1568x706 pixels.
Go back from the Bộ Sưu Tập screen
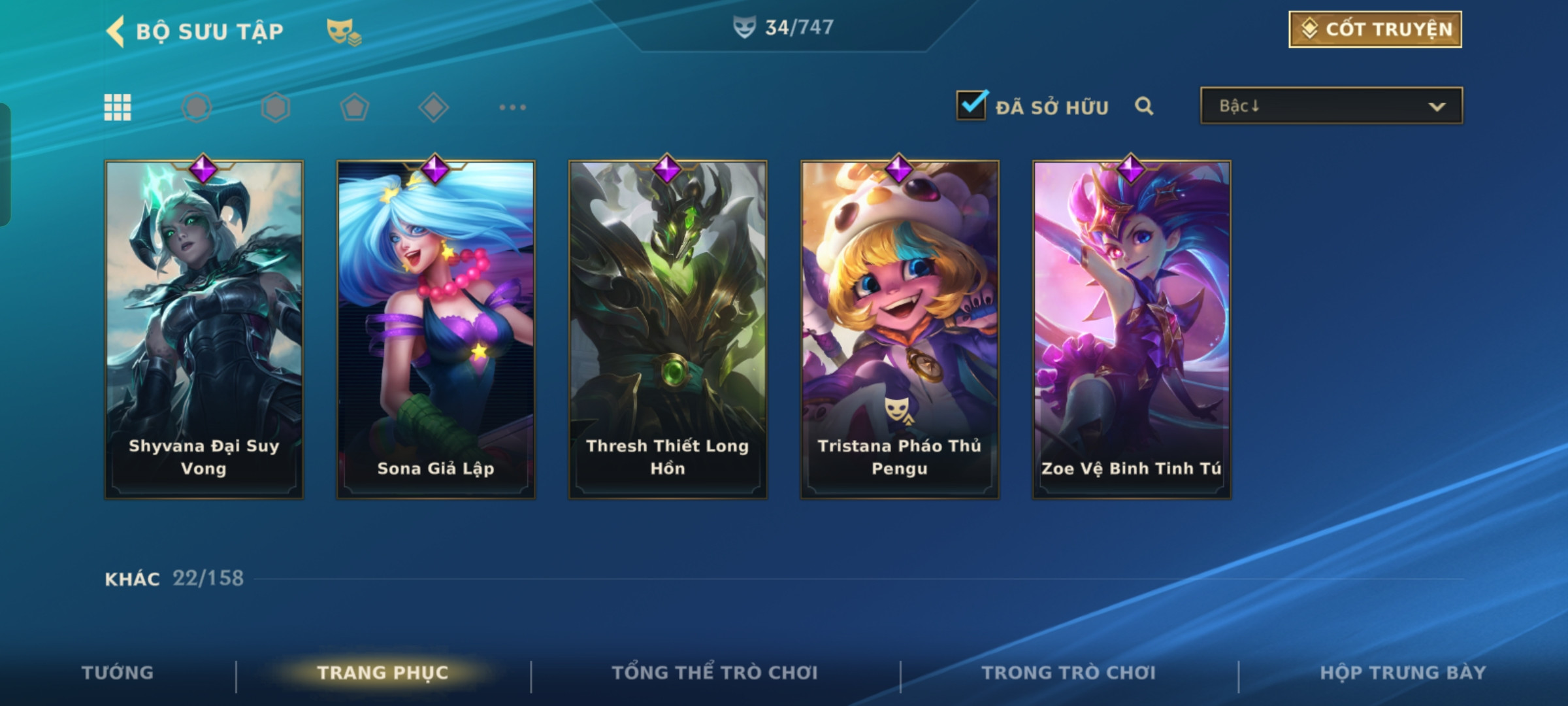coord(116,31)
